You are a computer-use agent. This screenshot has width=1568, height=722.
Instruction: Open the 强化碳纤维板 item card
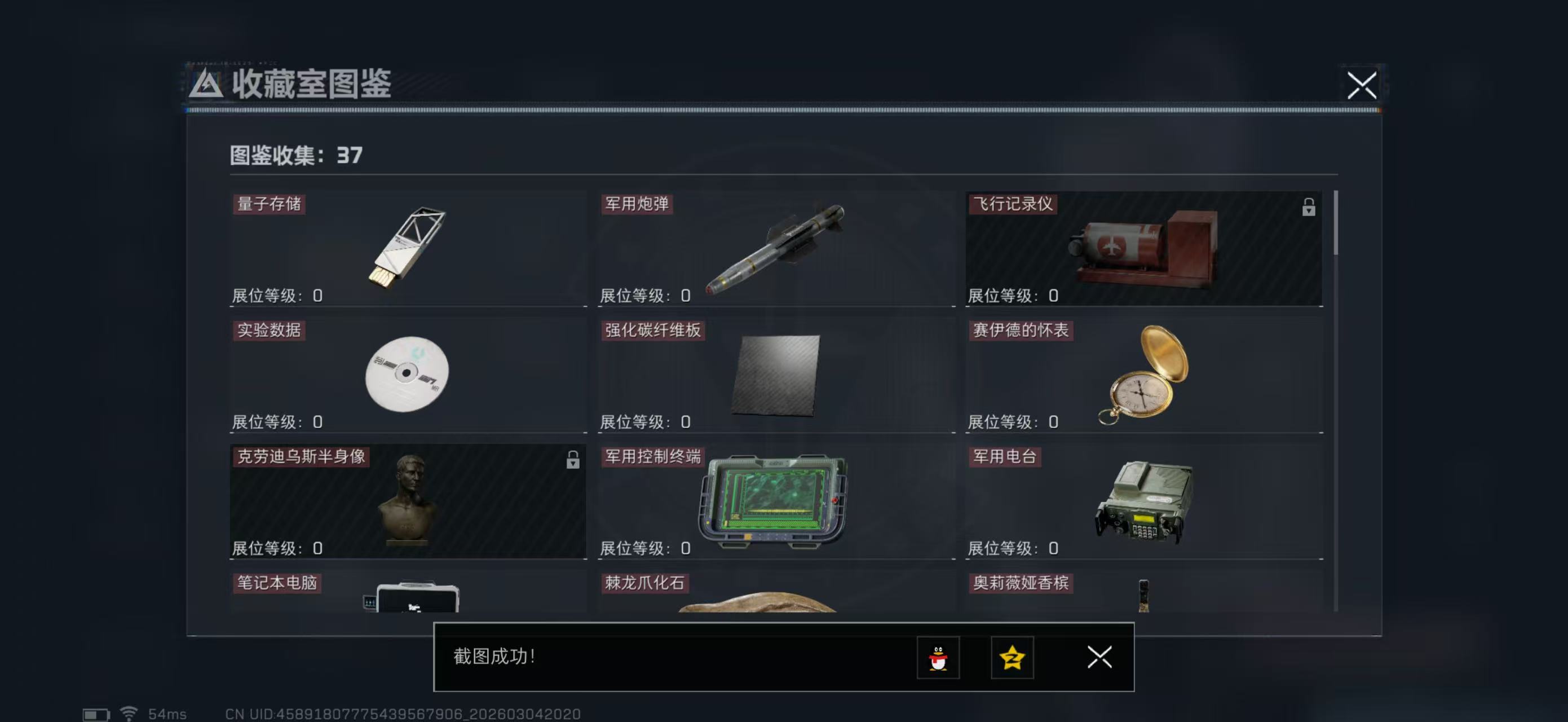[773, 377]
